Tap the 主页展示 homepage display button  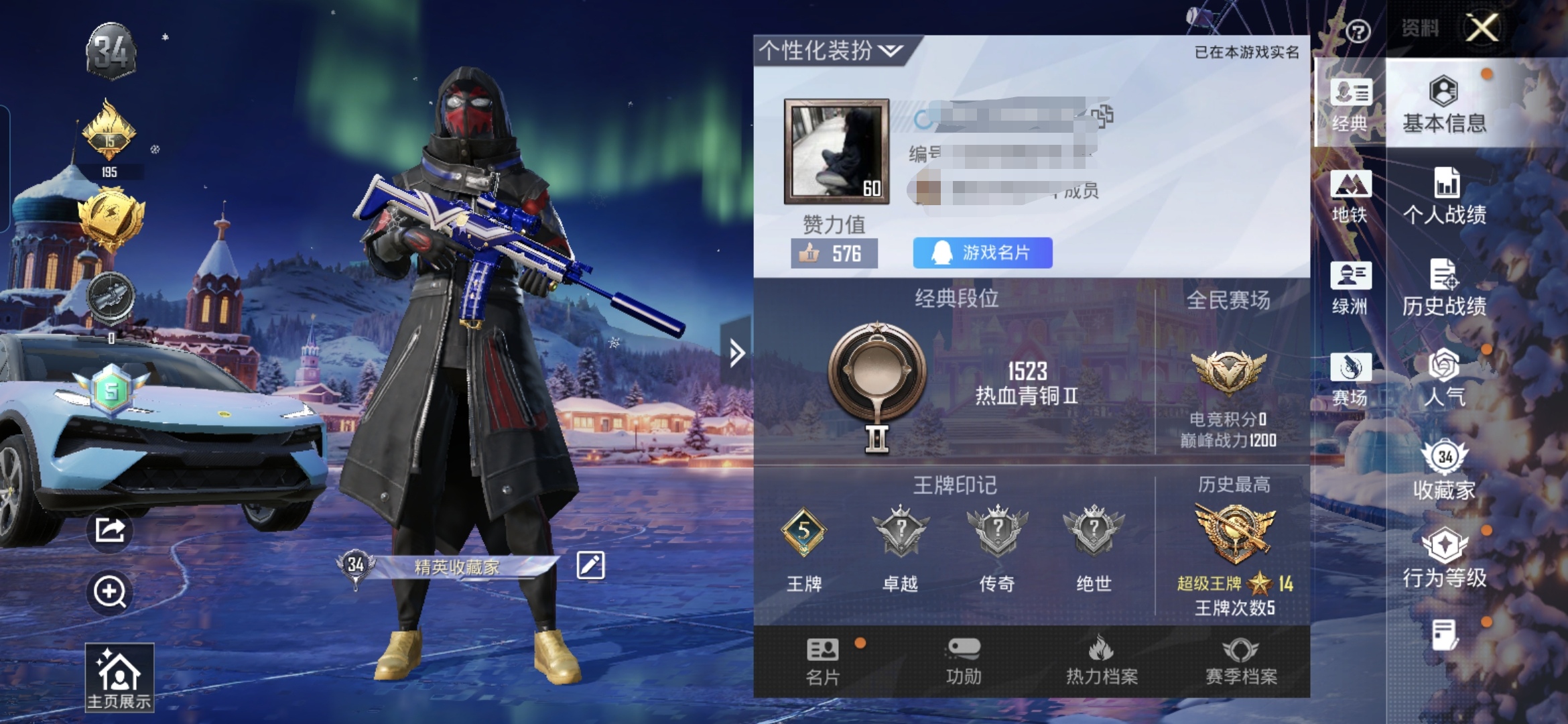pos(119,677)
